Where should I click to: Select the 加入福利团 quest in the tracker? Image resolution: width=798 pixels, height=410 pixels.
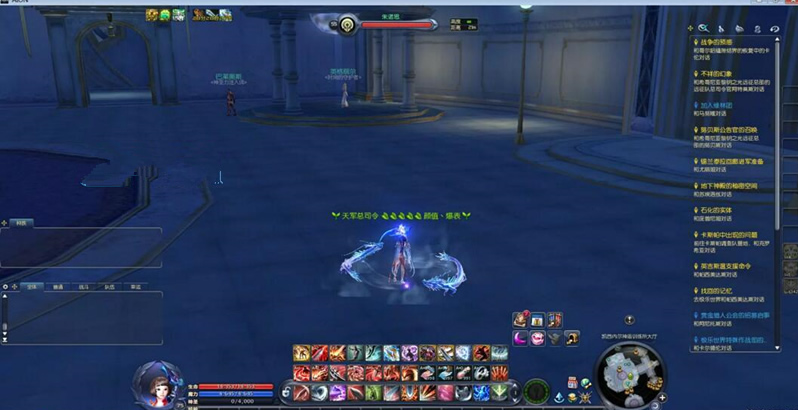(x=721, y=104)
